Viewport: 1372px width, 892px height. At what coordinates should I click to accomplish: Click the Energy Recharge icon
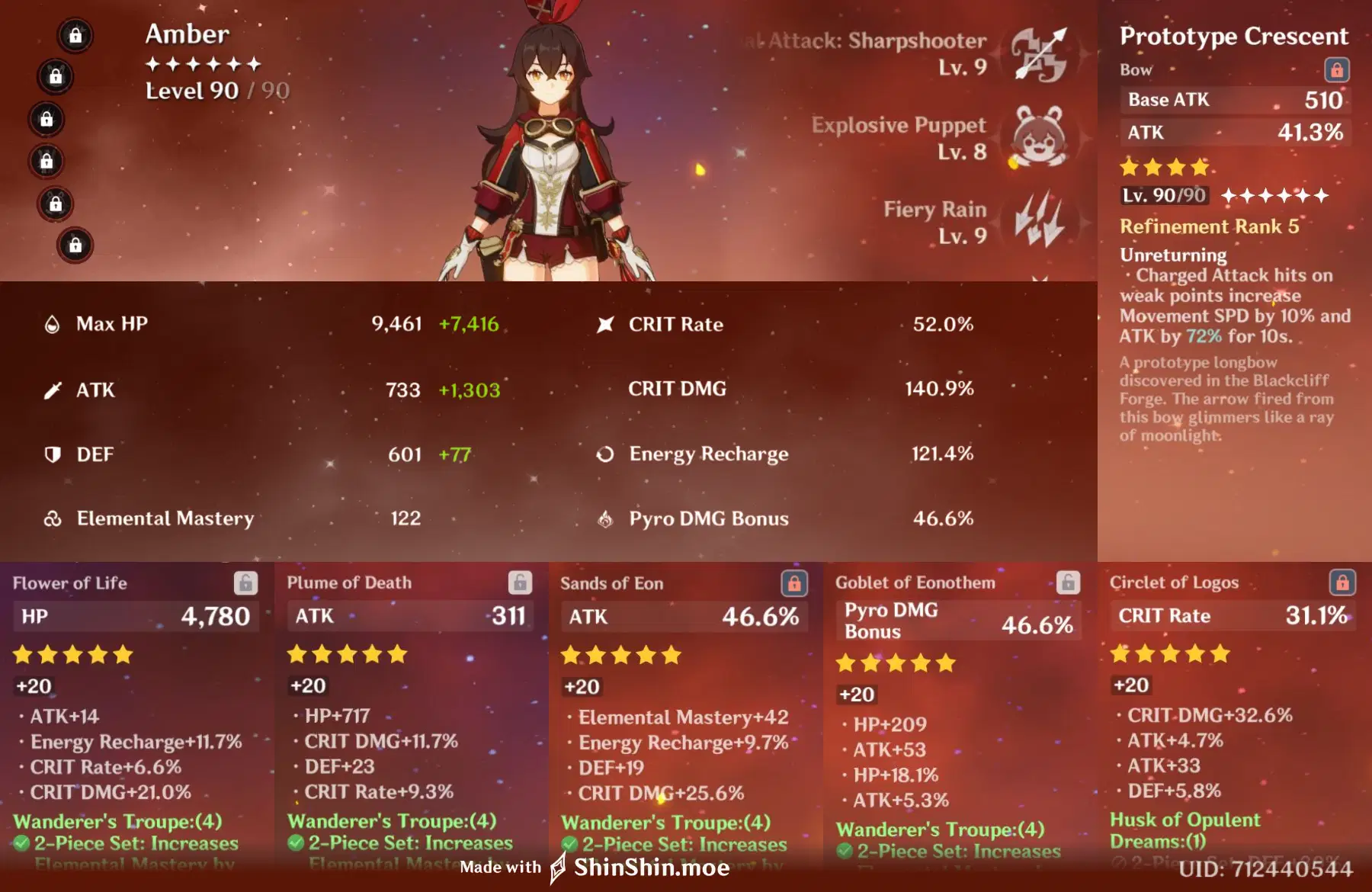604,454
